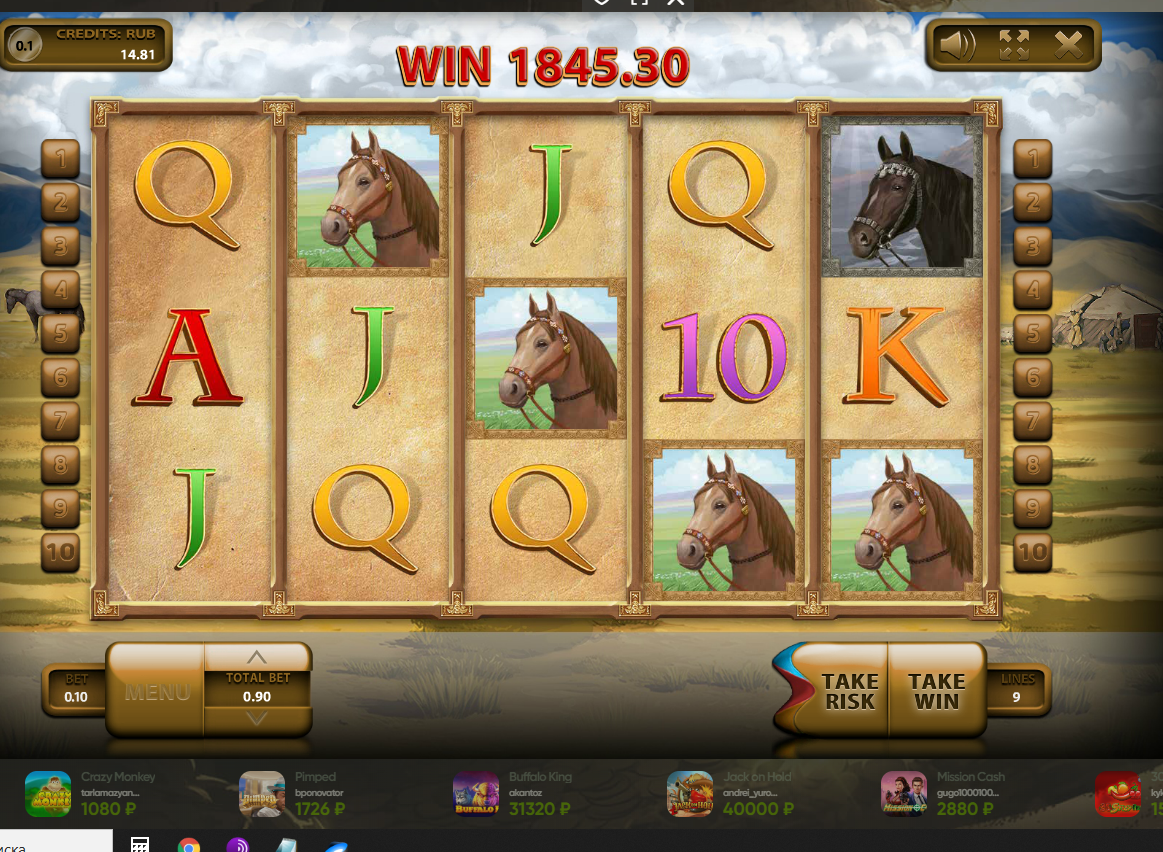Open the game Menu
The image size is (1163, 852).
tap(157, 691)
